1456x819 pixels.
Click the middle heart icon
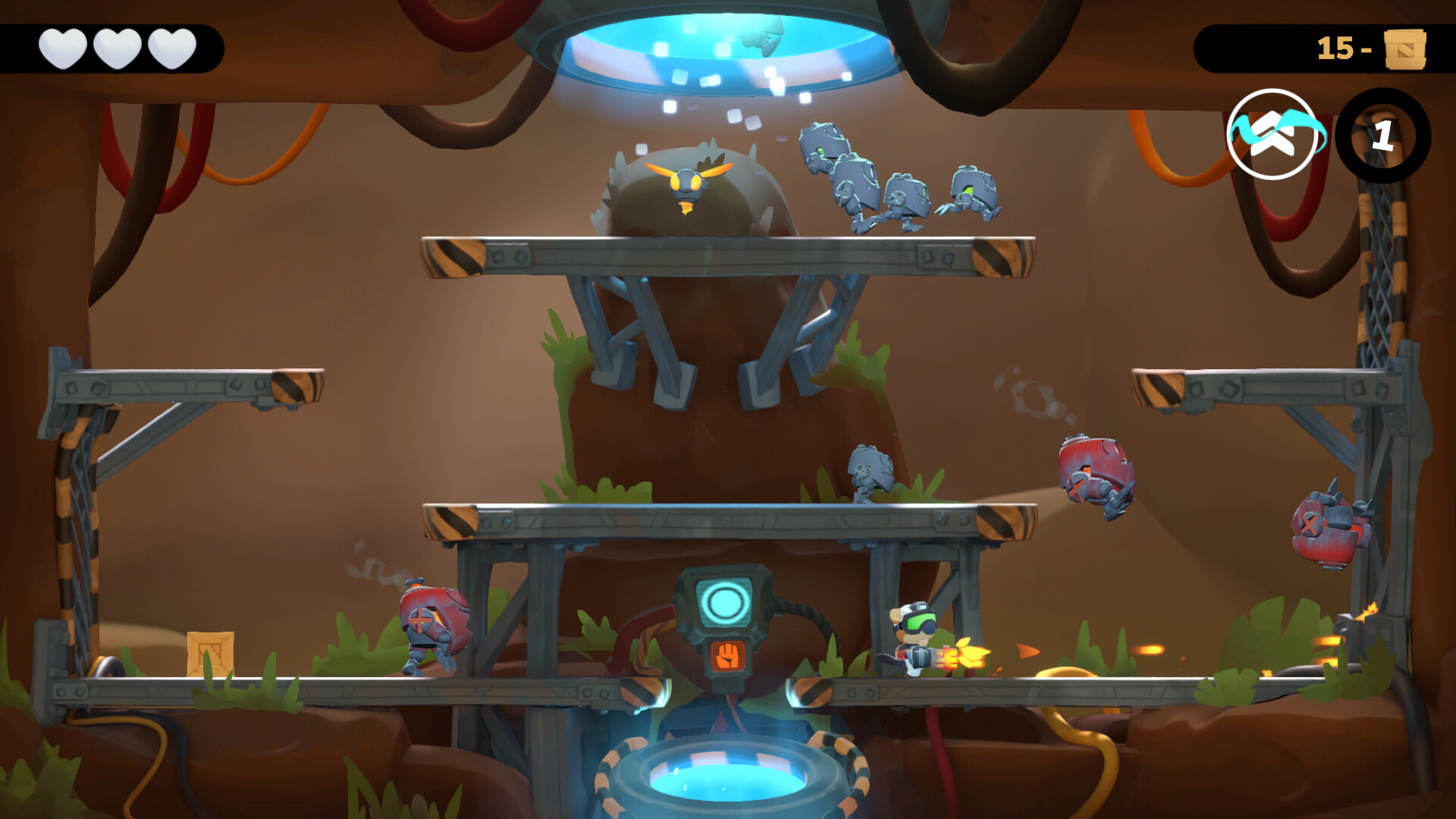pyautogui.click(x=118, y=48)
